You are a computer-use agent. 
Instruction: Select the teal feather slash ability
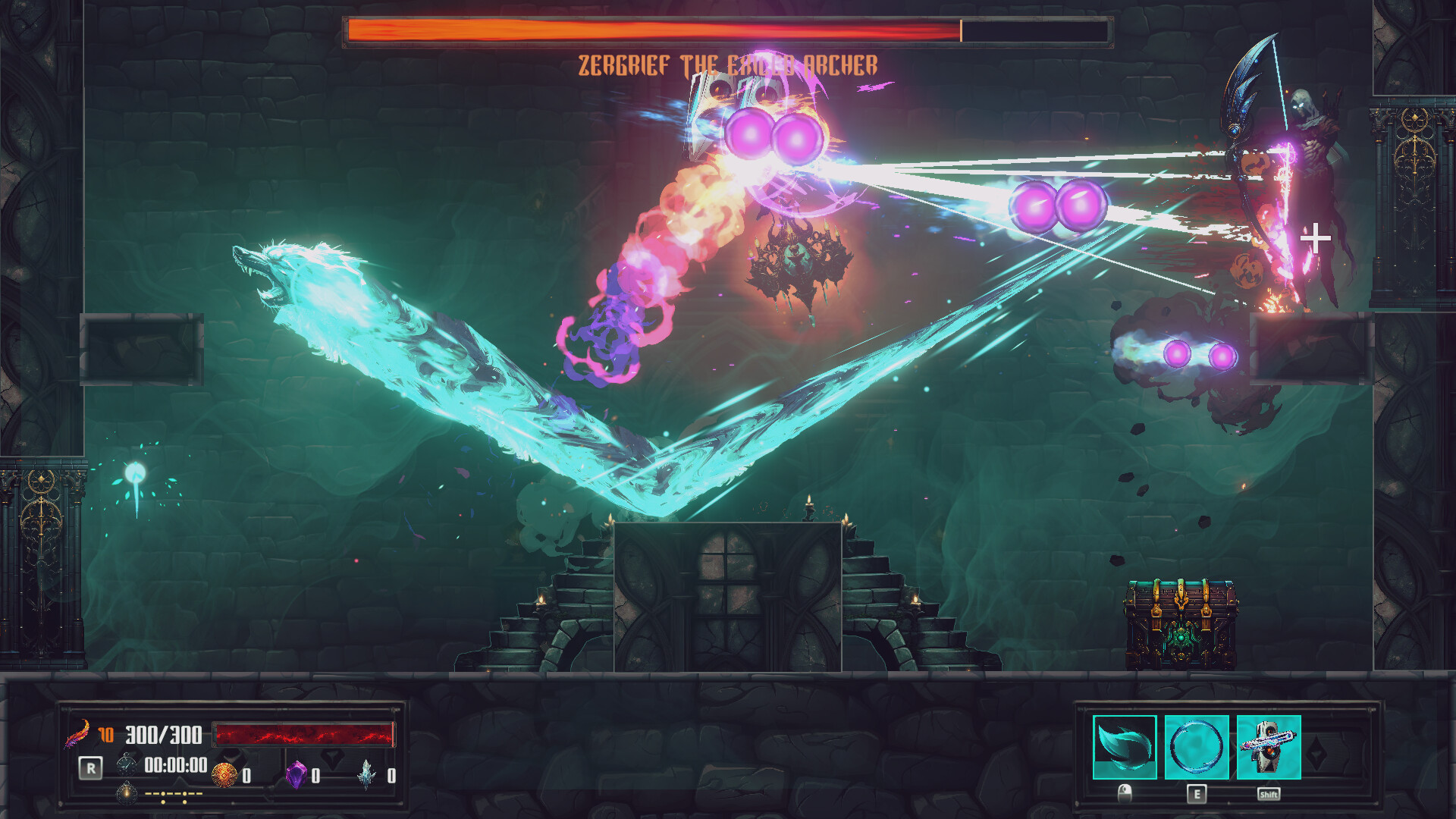coord(1125,747)
